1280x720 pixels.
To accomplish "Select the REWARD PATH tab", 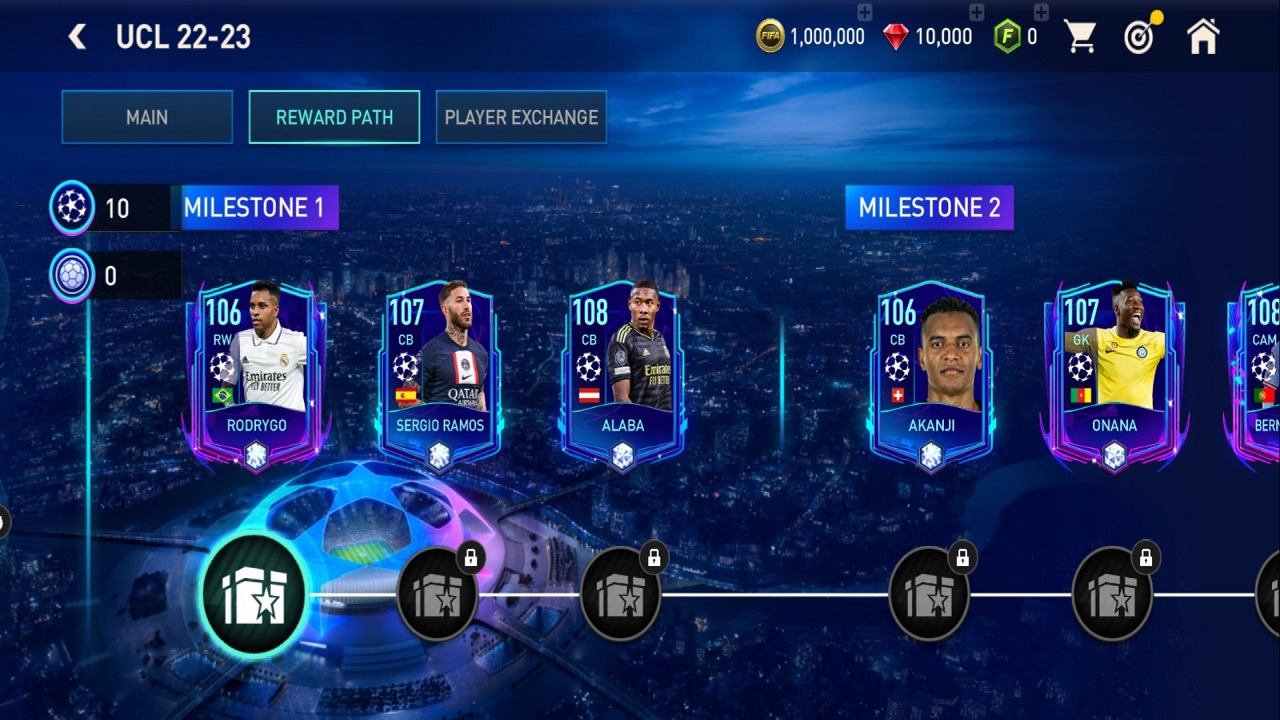I will click(334, 117).
